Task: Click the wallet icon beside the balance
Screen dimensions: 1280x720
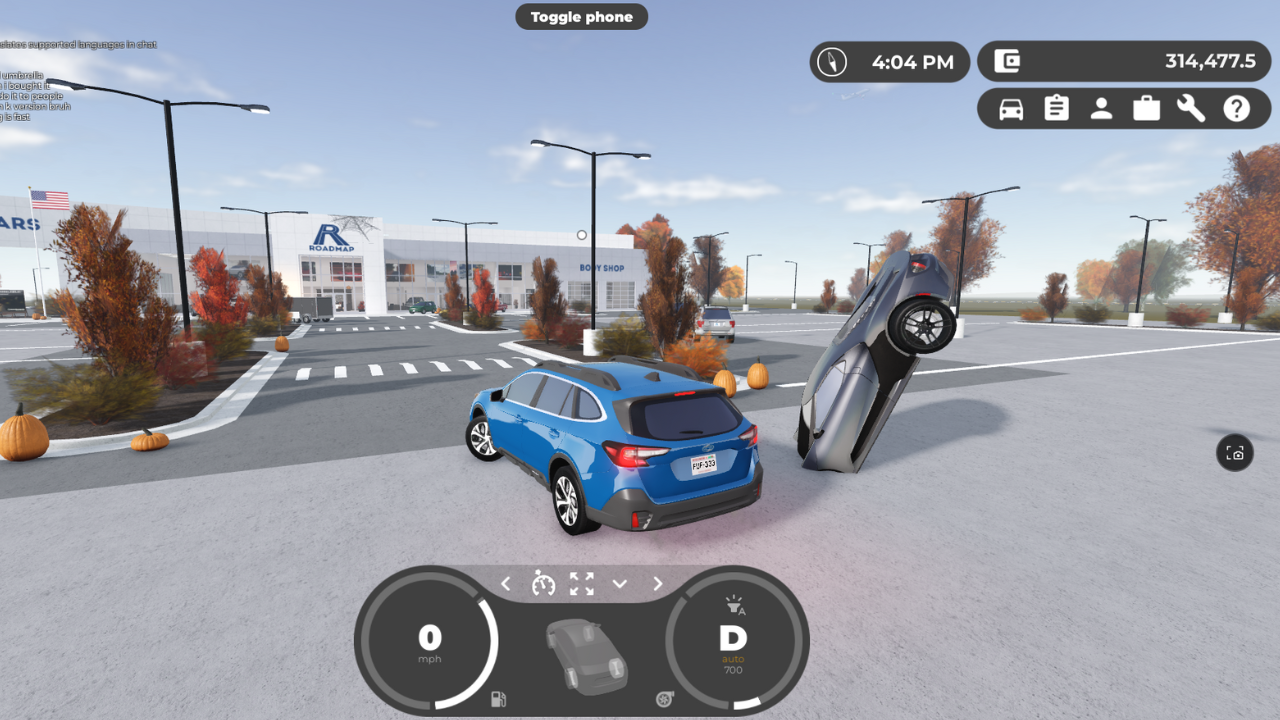Action: click(1007, 62)
